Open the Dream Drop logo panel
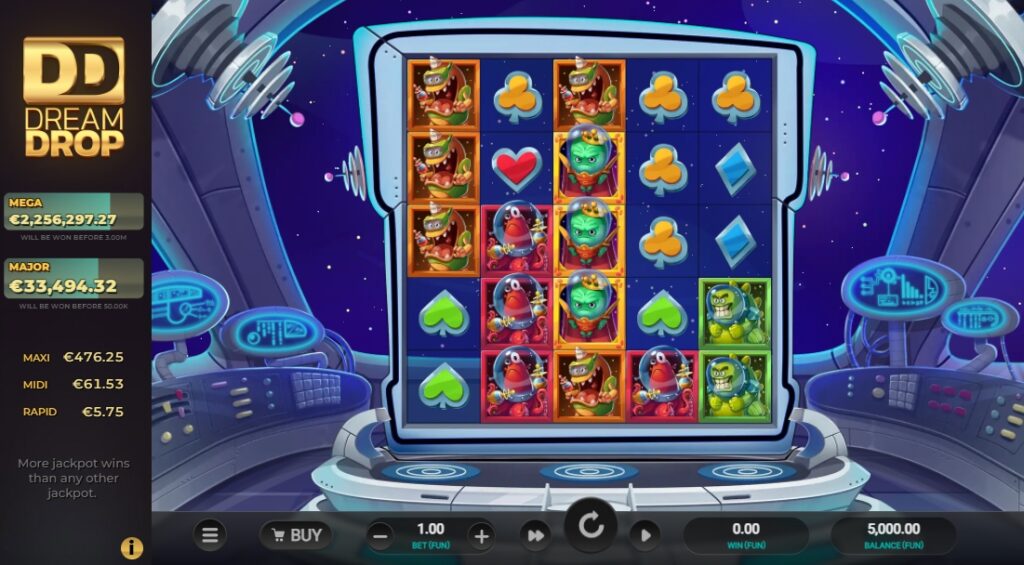 coord(74,97)
